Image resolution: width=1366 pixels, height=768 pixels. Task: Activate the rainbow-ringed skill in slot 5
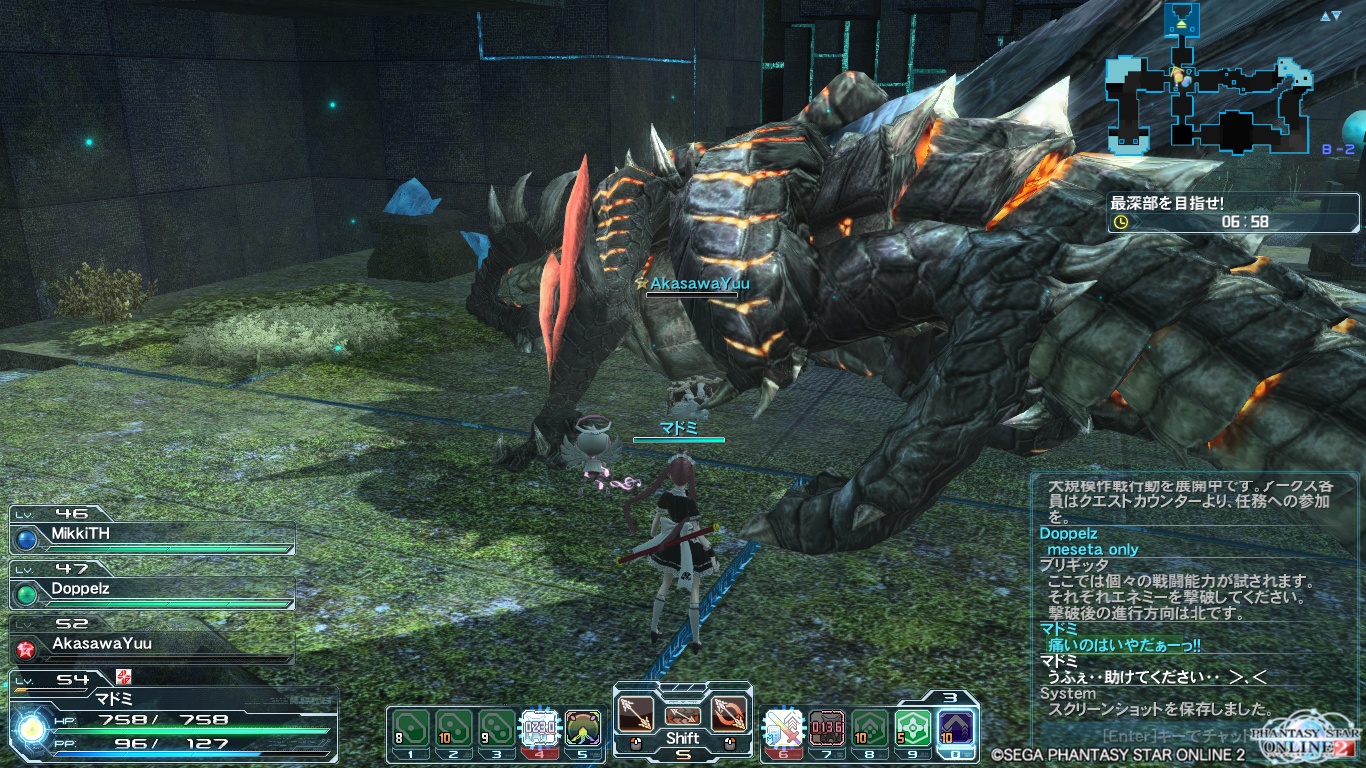click(x=583, y=727)
